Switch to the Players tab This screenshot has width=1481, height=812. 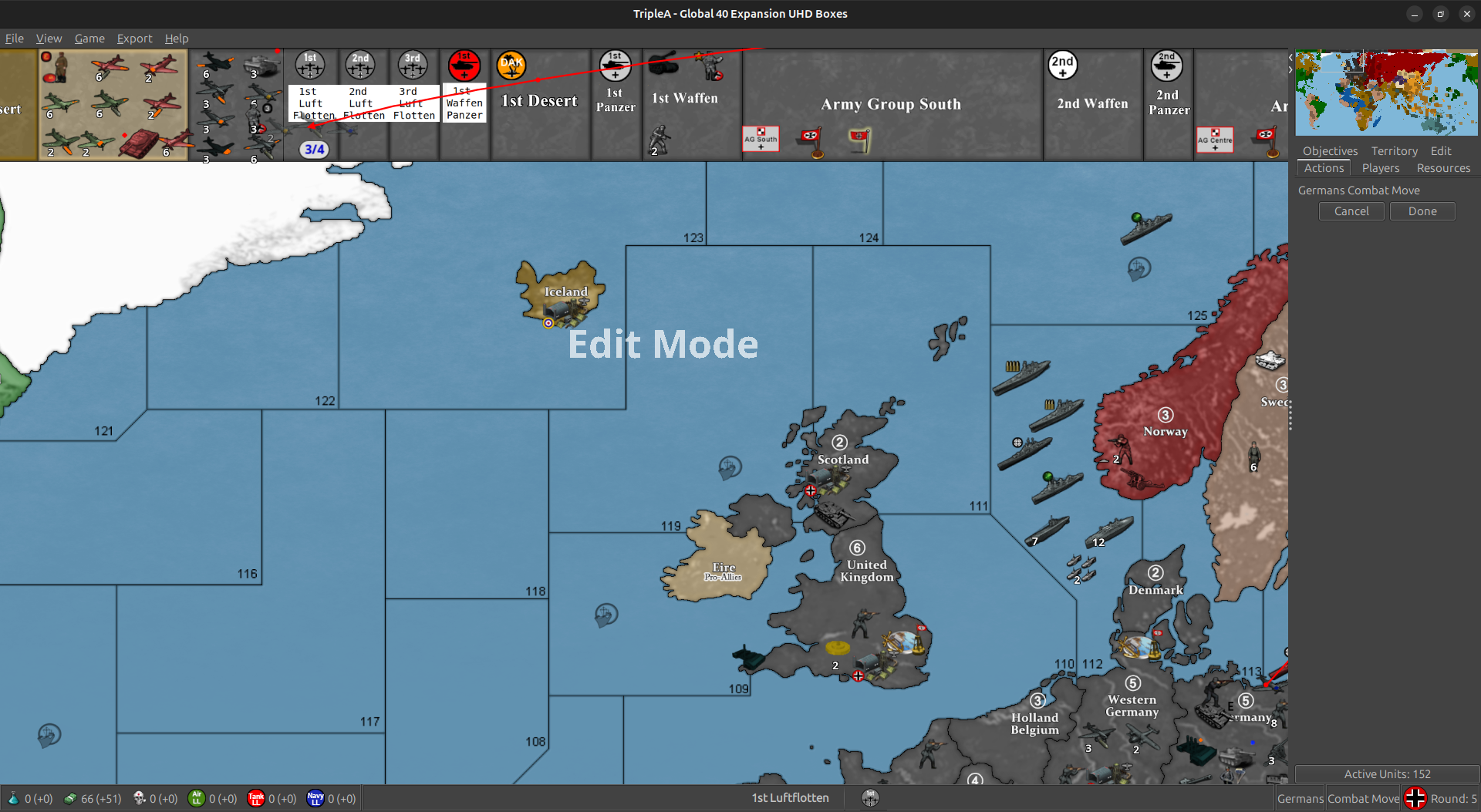[1381, 168]
